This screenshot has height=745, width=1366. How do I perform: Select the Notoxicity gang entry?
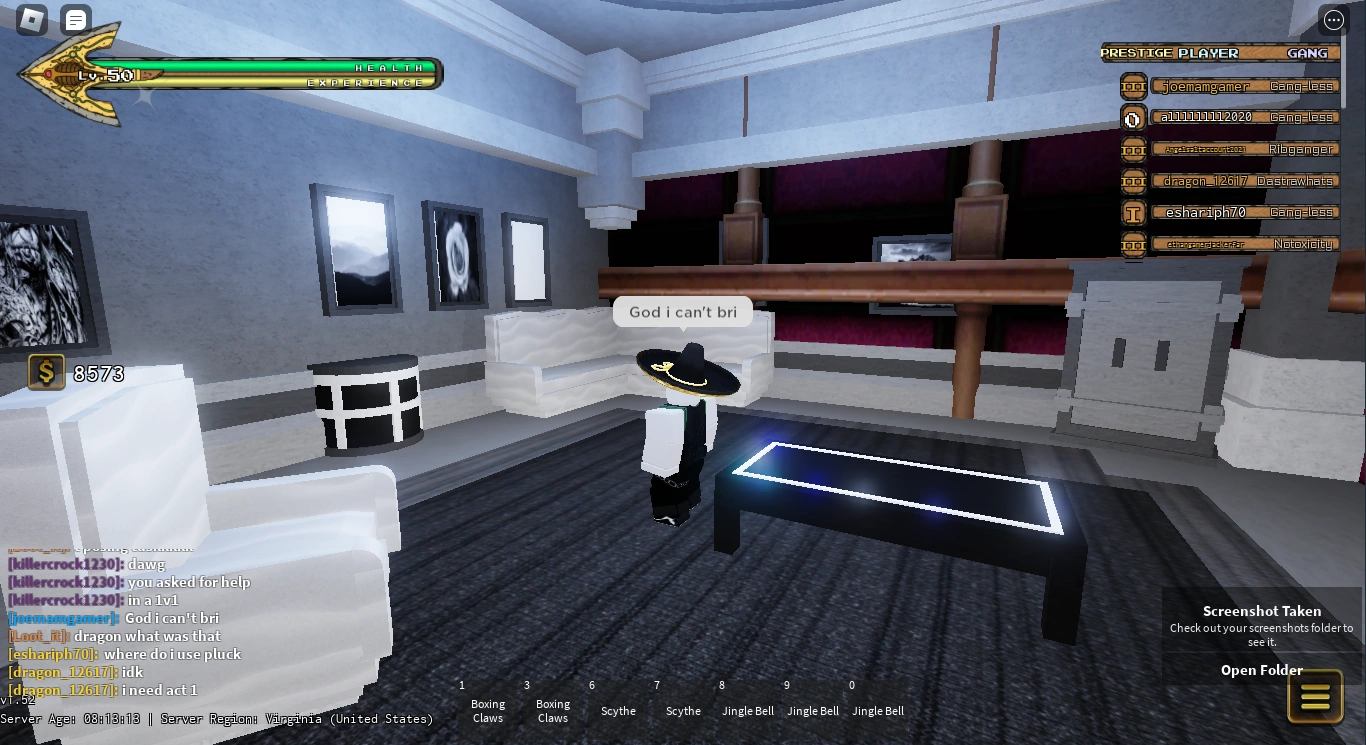click(1303, 244)
